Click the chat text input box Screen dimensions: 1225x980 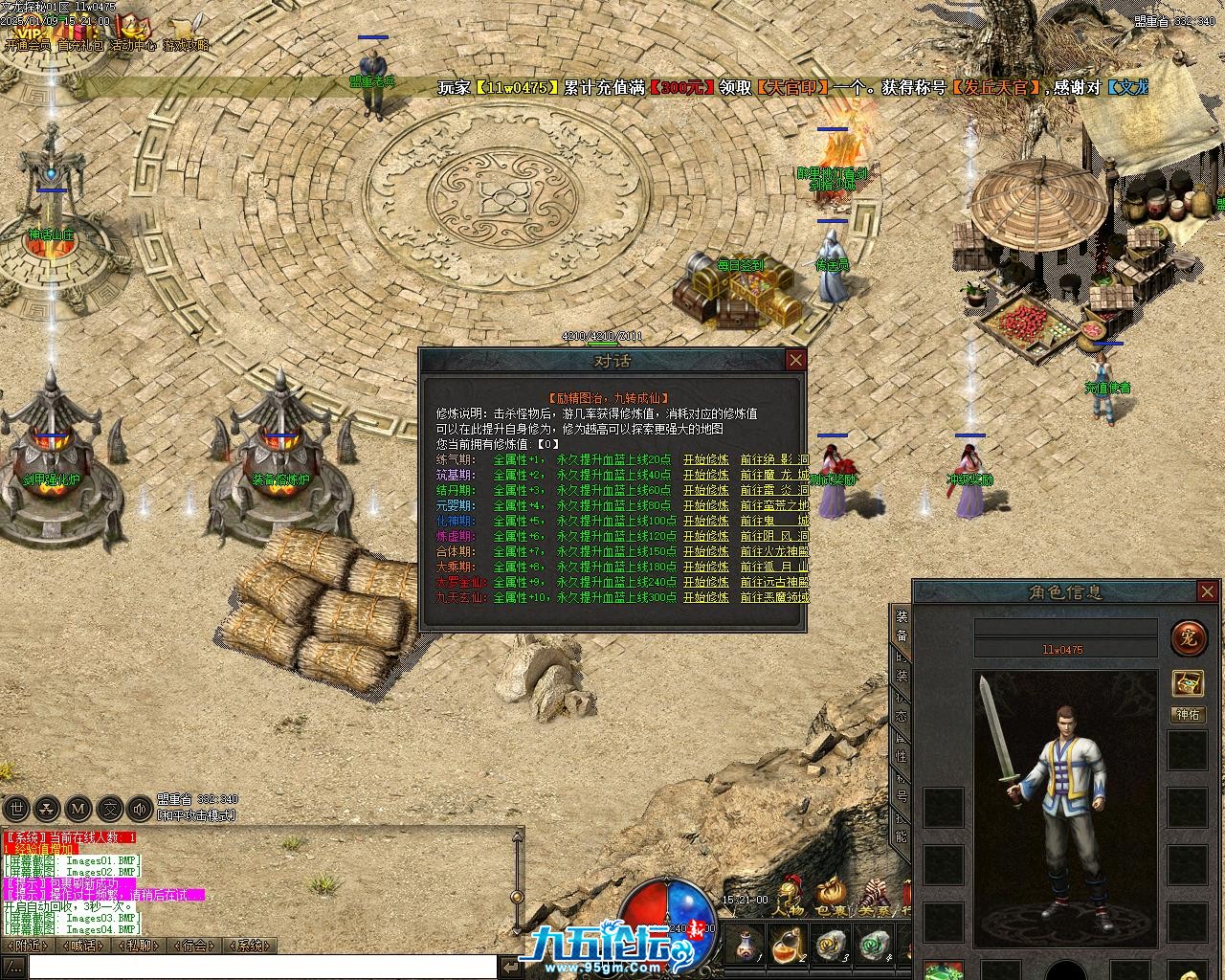pyautogui.click(x=249, y=967)
